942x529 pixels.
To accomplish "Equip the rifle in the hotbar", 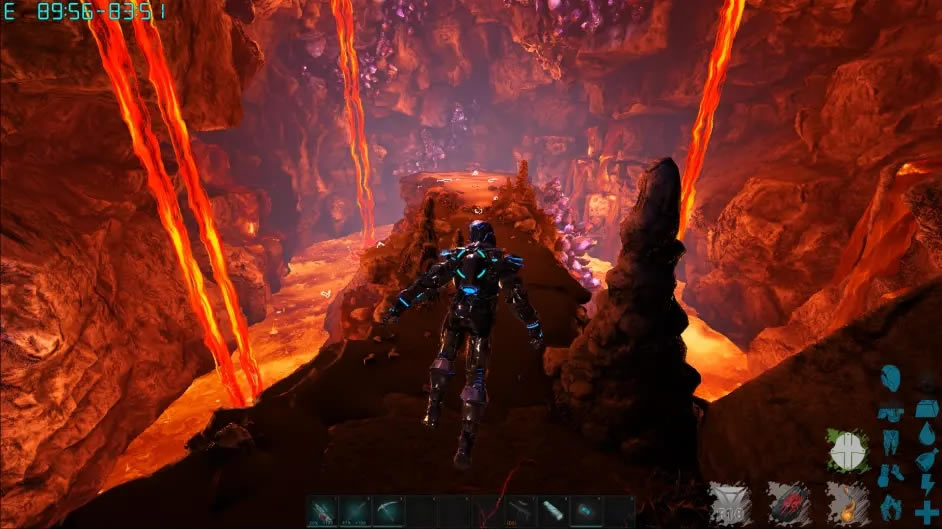I will coord(520,510).
